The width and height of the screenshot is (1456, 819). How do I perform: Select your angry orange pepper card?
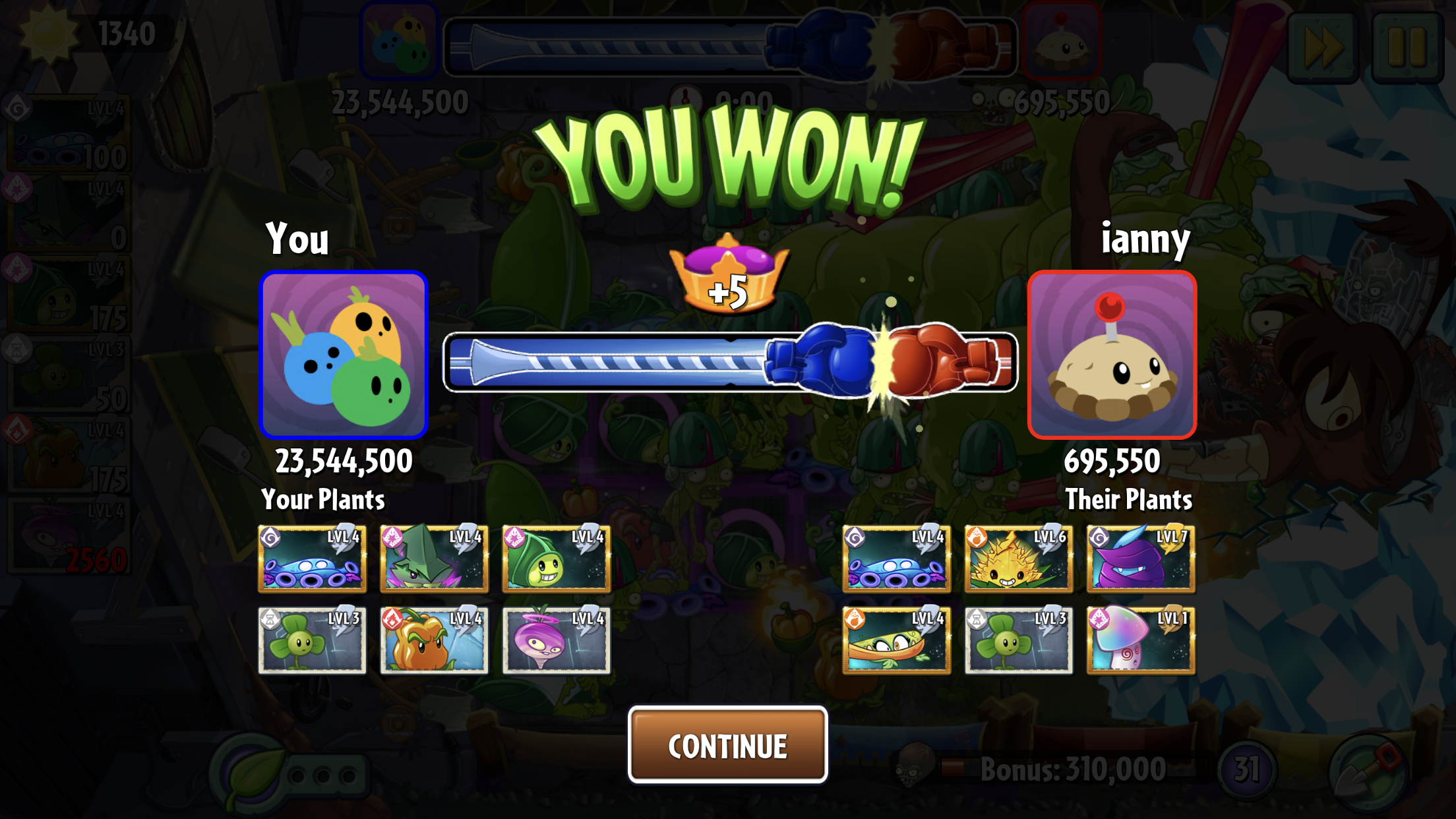click(x=434, y=640)
